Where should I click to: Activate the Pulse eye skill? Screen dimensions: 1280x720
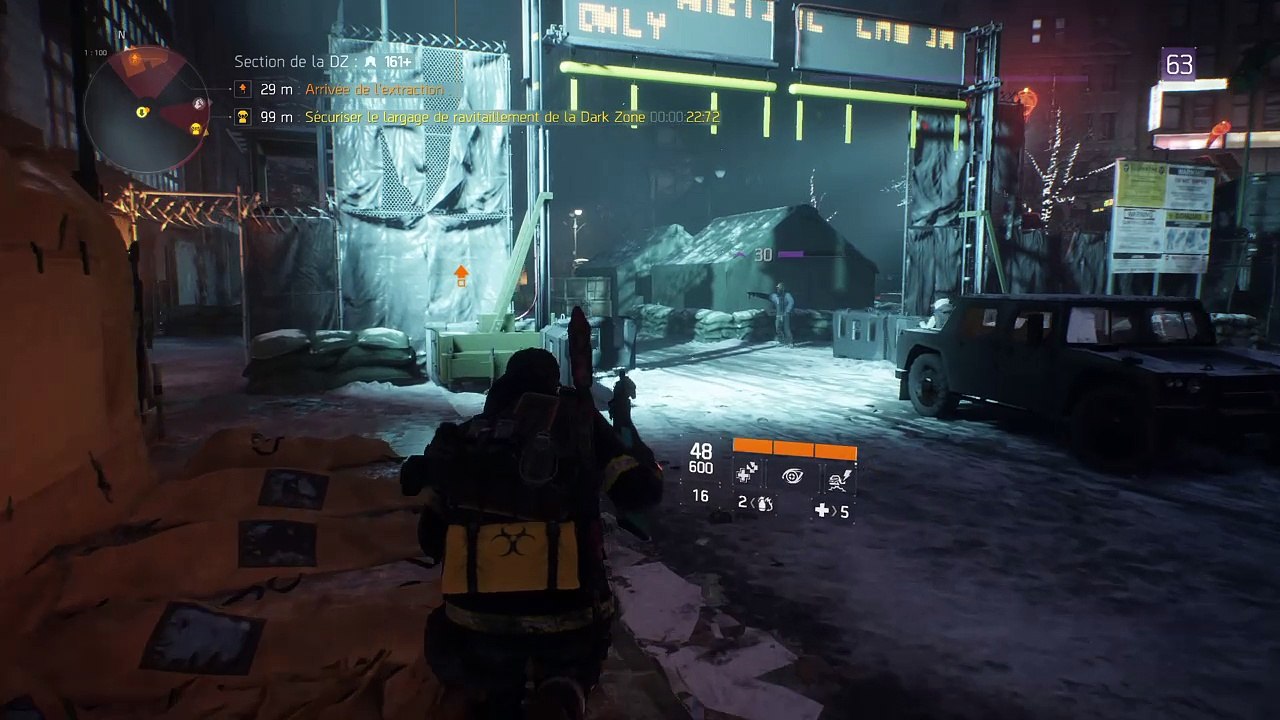point(792,476)
